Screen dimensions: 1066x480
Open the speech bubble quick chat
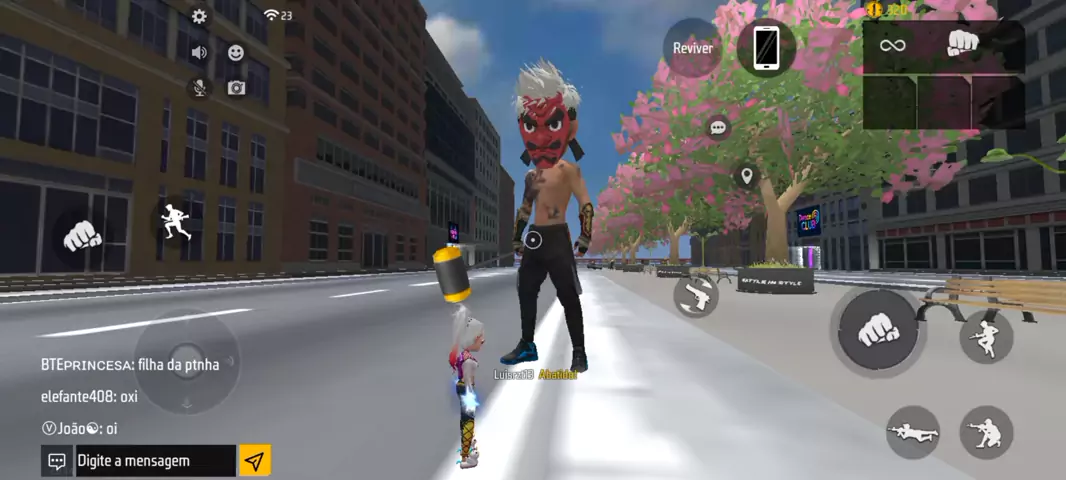pos(718,128)
